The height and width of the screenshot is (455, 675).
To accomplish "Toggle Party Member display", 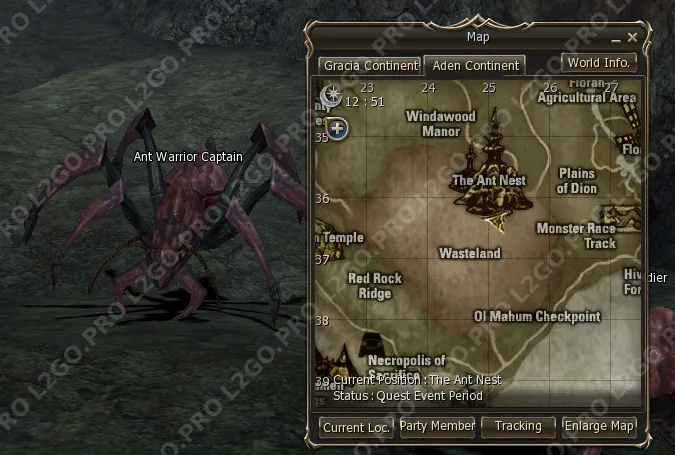I will point(437,426).
